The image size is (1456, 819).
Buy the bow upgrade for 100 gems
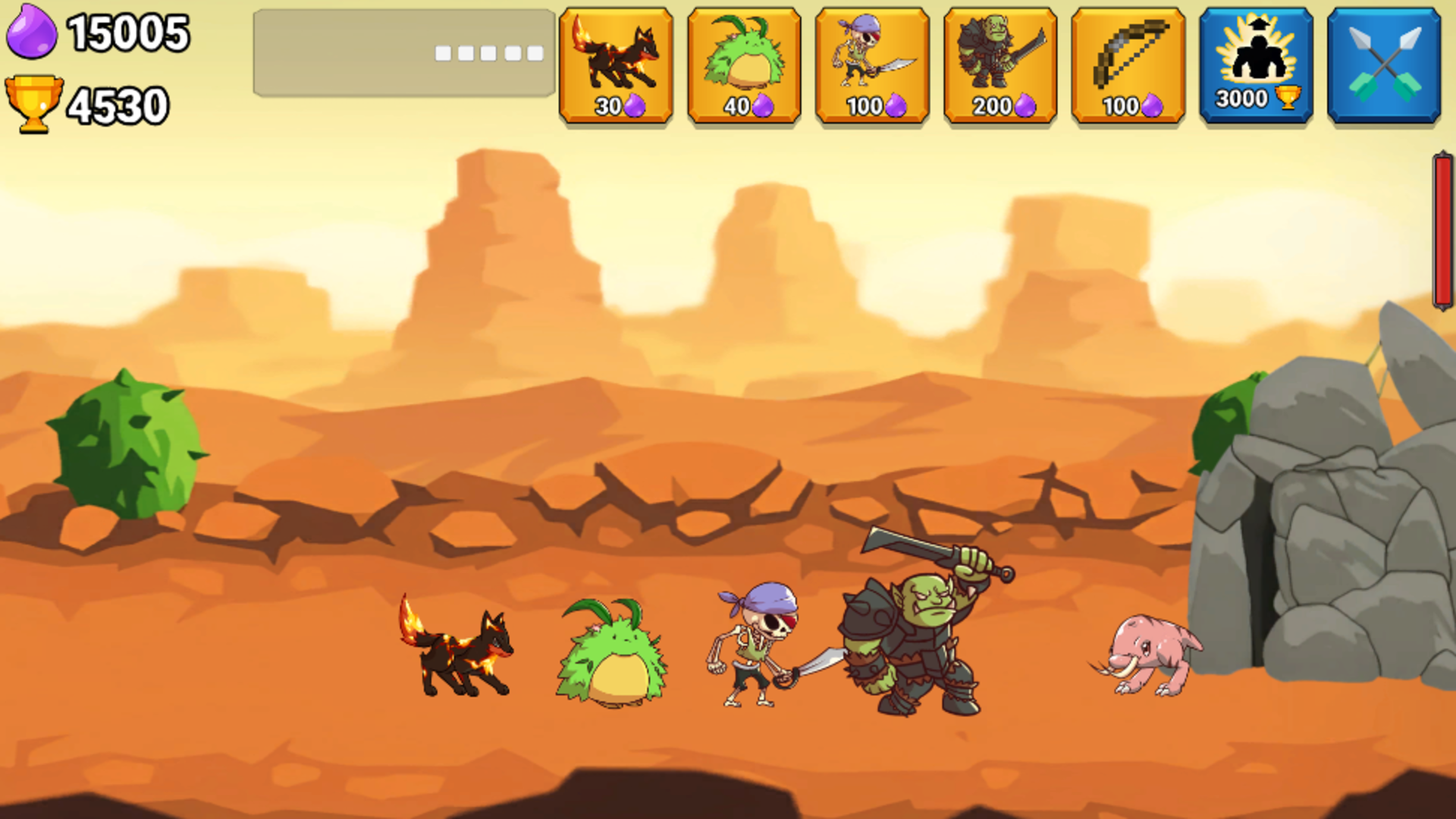(1128, 64)
